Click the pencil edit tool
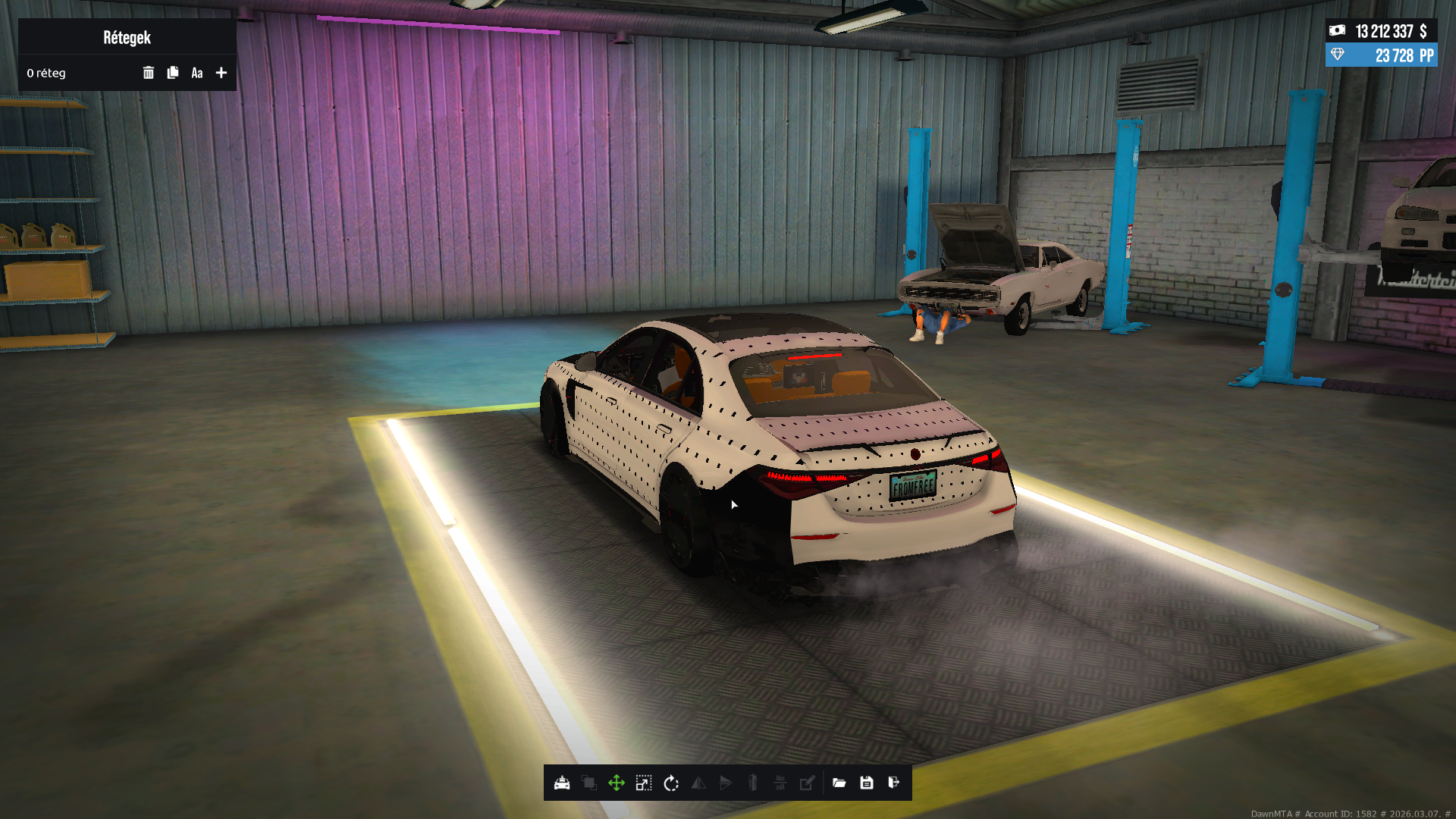The image size is (1456, 819). point(808,783)
